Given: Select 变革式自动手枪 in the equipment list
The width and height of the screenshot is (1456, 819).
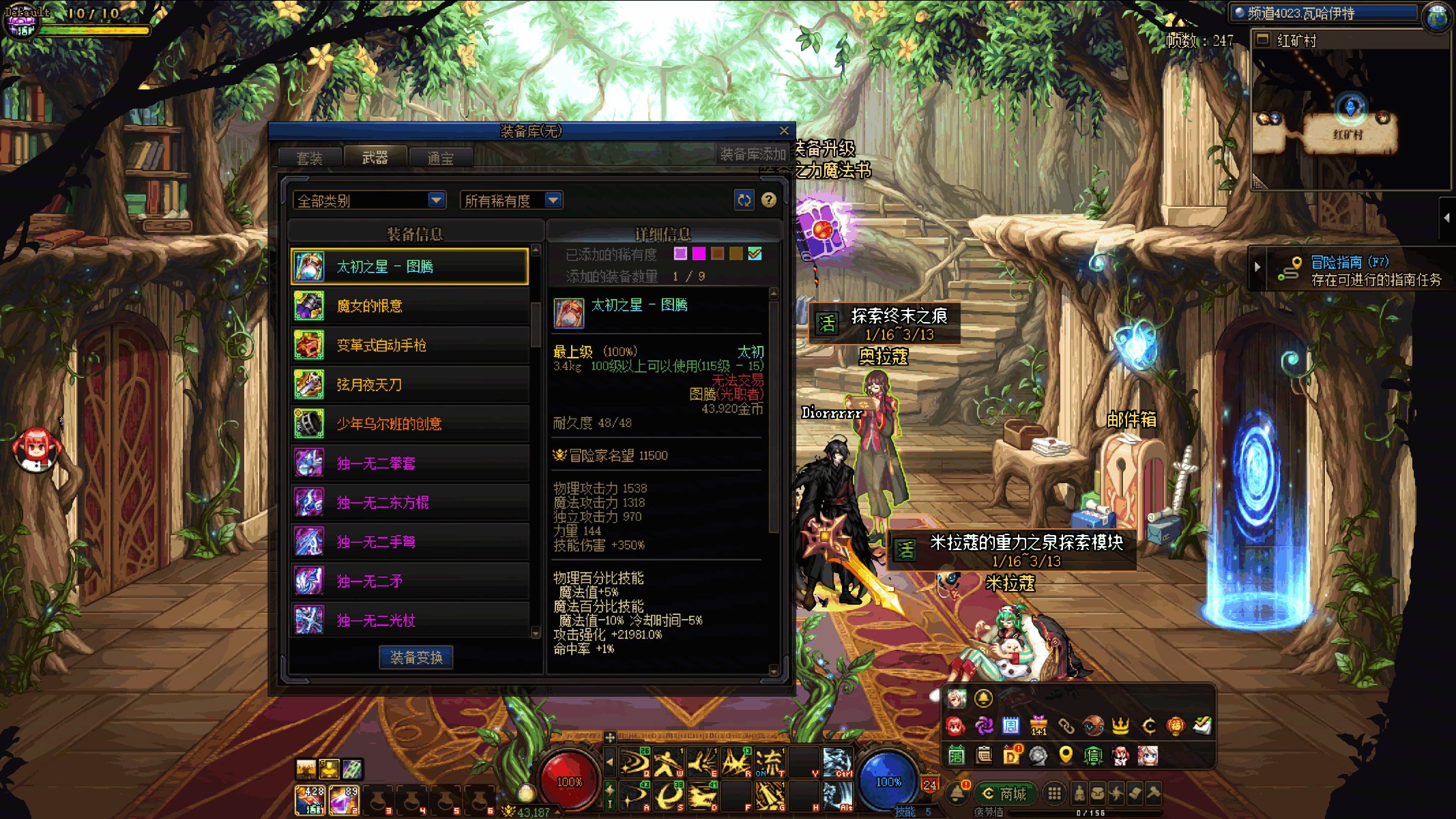Looking at the screenshot, I should [x=410, y=345].
